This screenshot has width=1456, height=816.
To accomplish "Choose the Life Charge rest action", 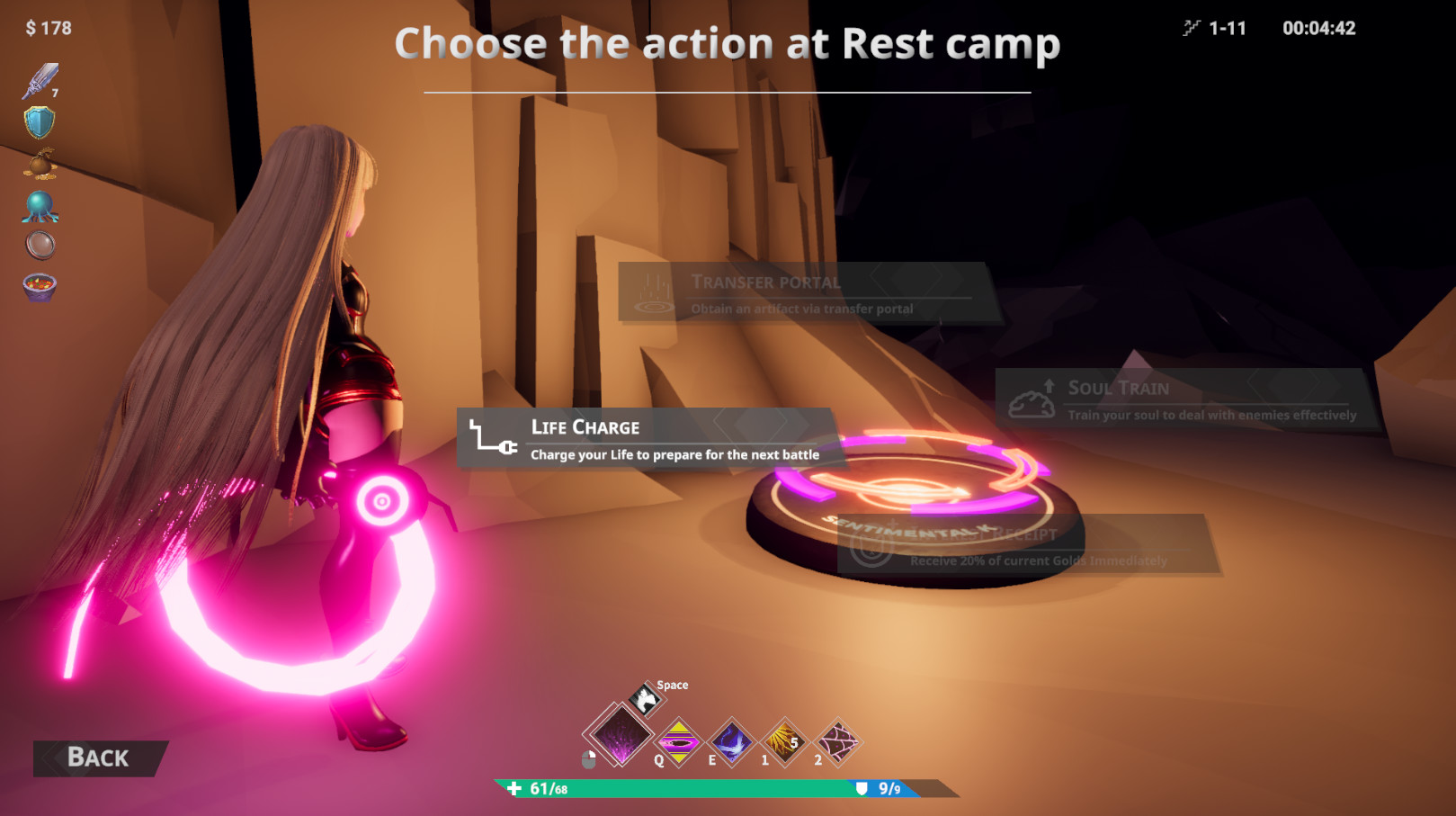I will (646, 438).
